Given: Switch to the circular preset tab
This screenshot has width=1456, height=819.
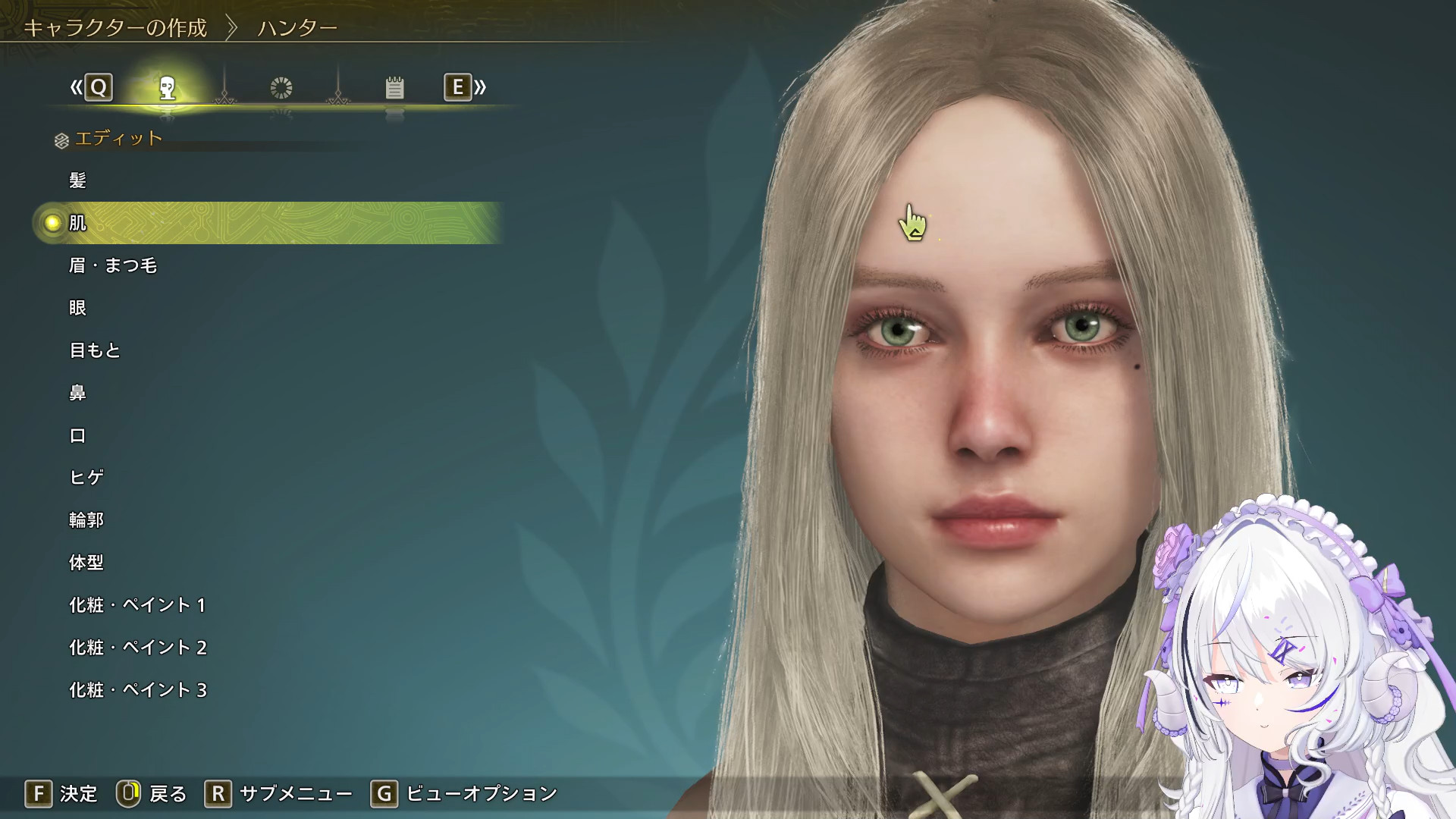Looking at the screenshot, I should pos(281,88).
